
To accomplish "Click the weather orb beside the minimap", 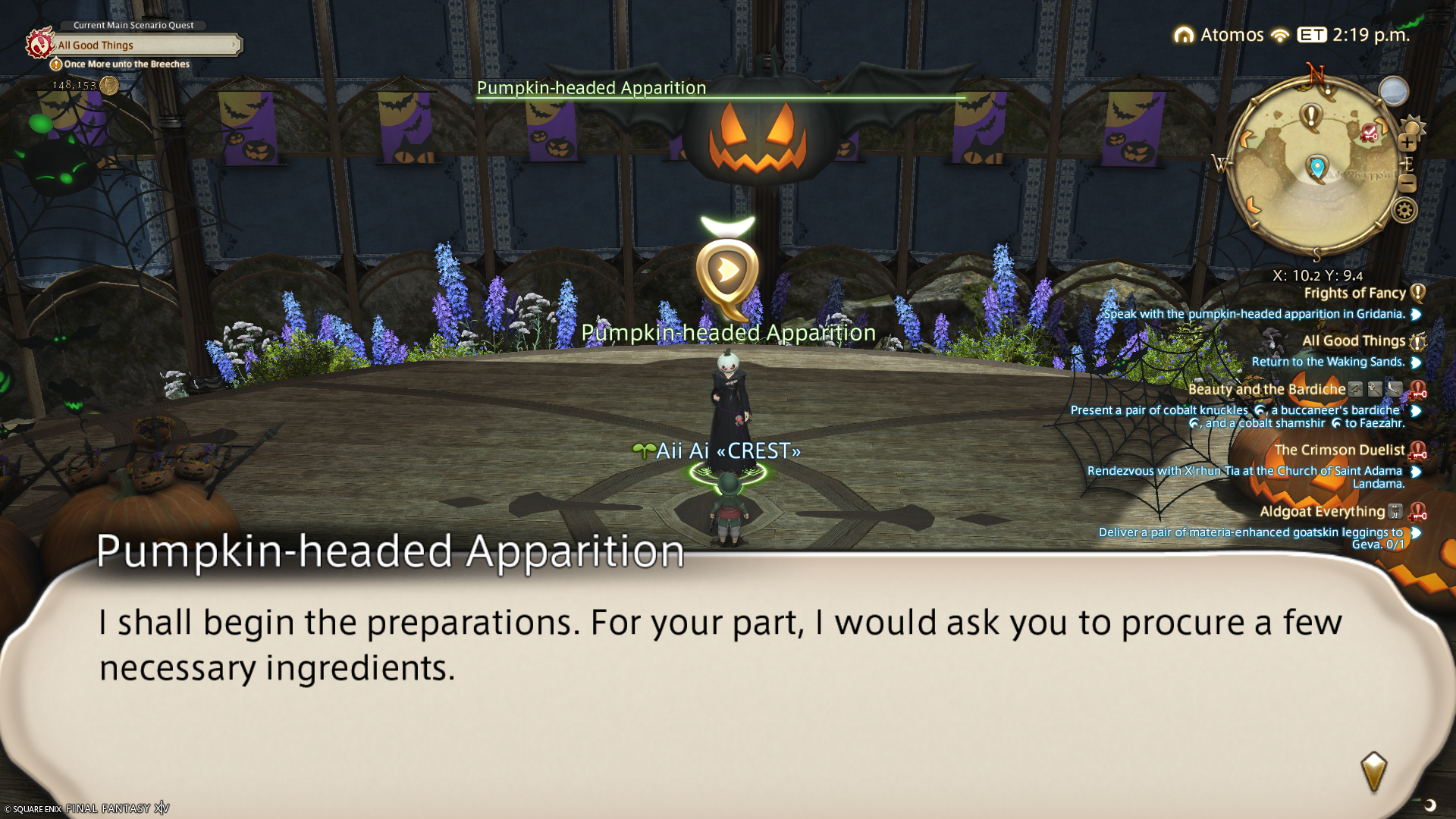I will click(x=1393, y=92).
